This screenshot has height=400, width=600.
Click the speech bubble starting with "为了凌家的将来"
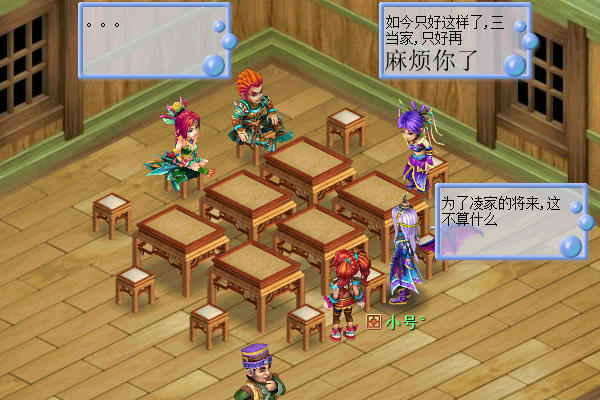506,221
